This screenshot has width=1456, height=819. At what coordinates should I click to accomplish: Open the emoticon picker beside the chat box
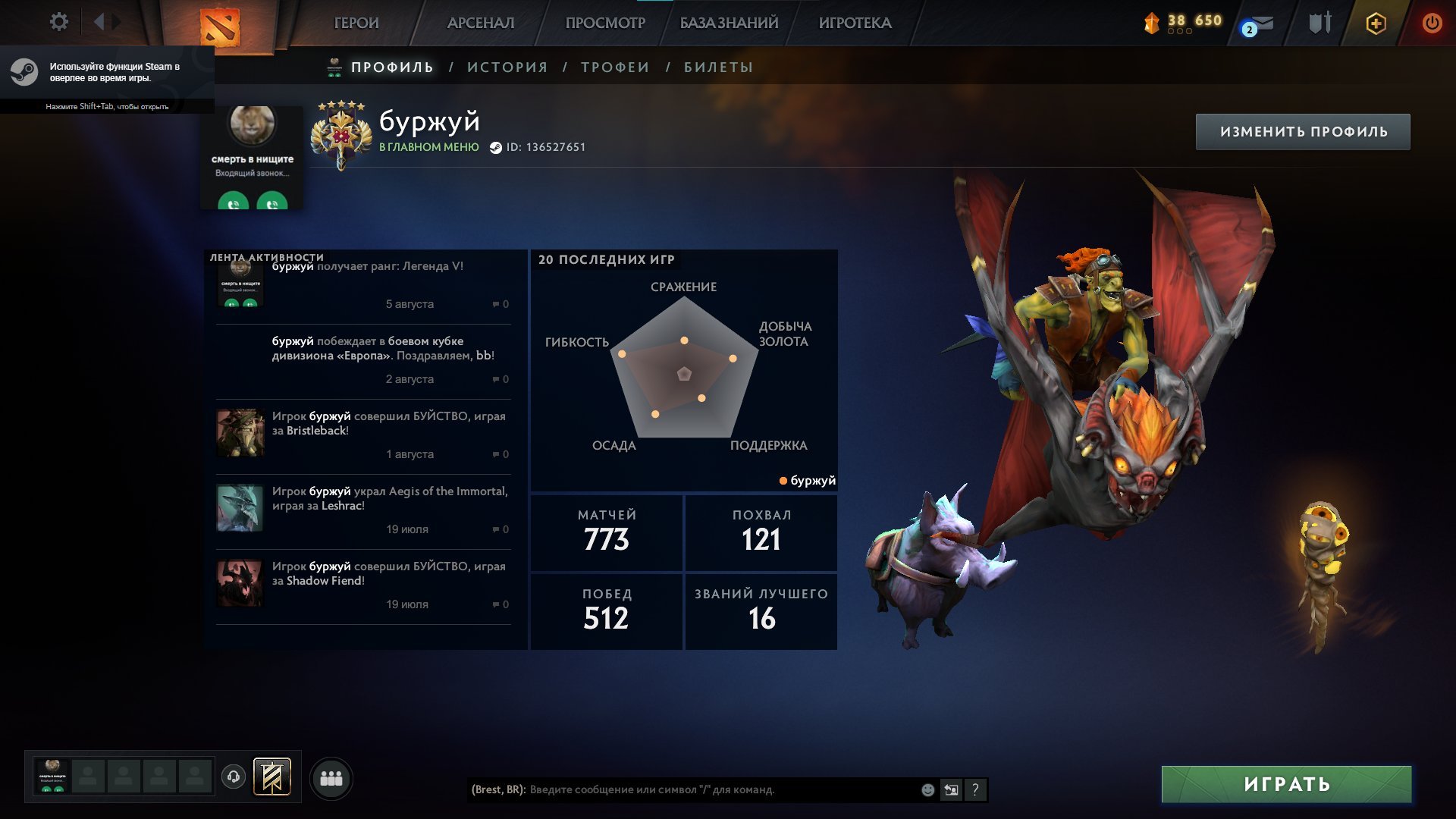927,790
